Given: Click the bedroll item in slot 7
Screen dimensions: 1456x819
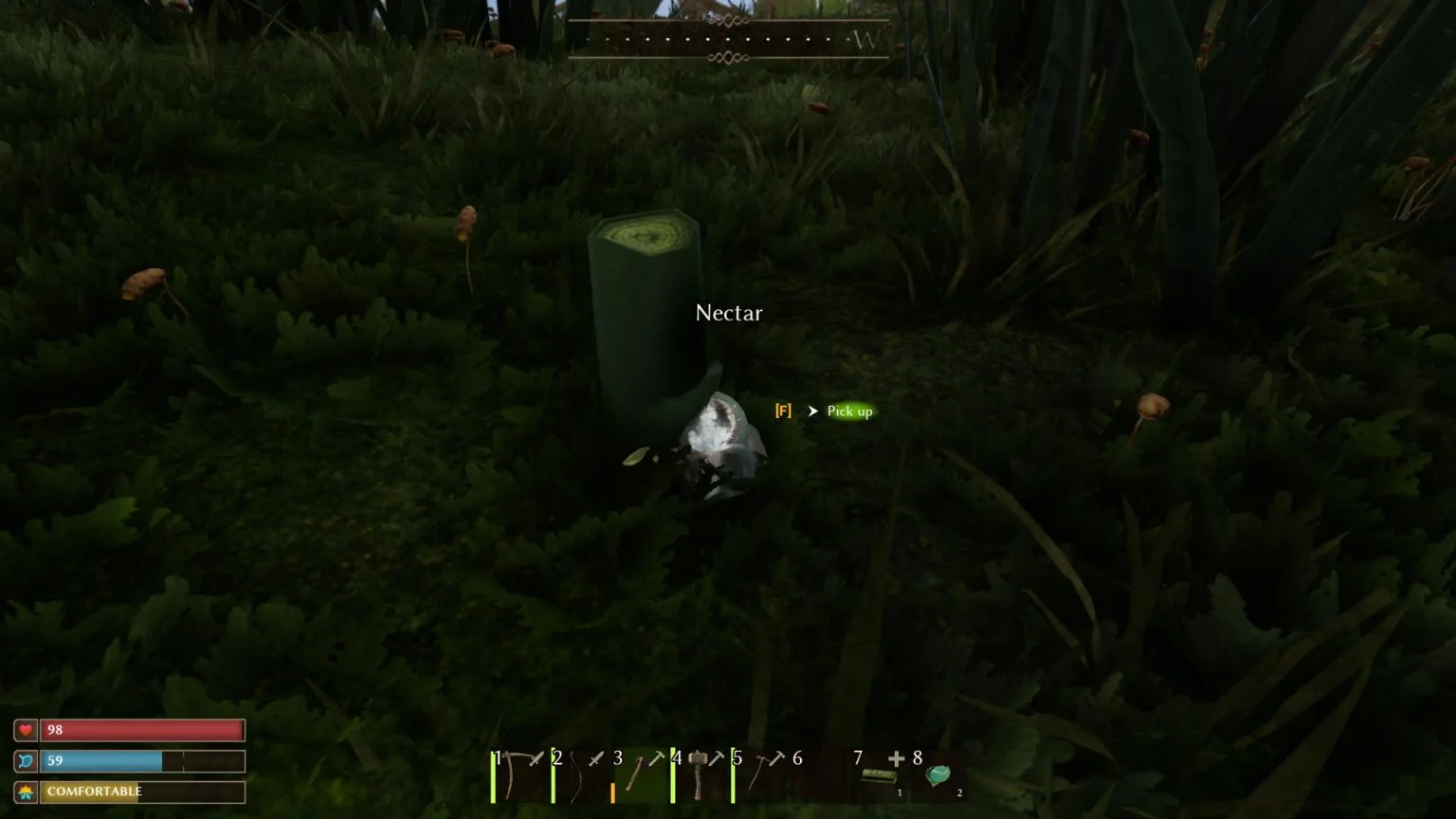Looking at the screenshot, I should click(880, 777).
